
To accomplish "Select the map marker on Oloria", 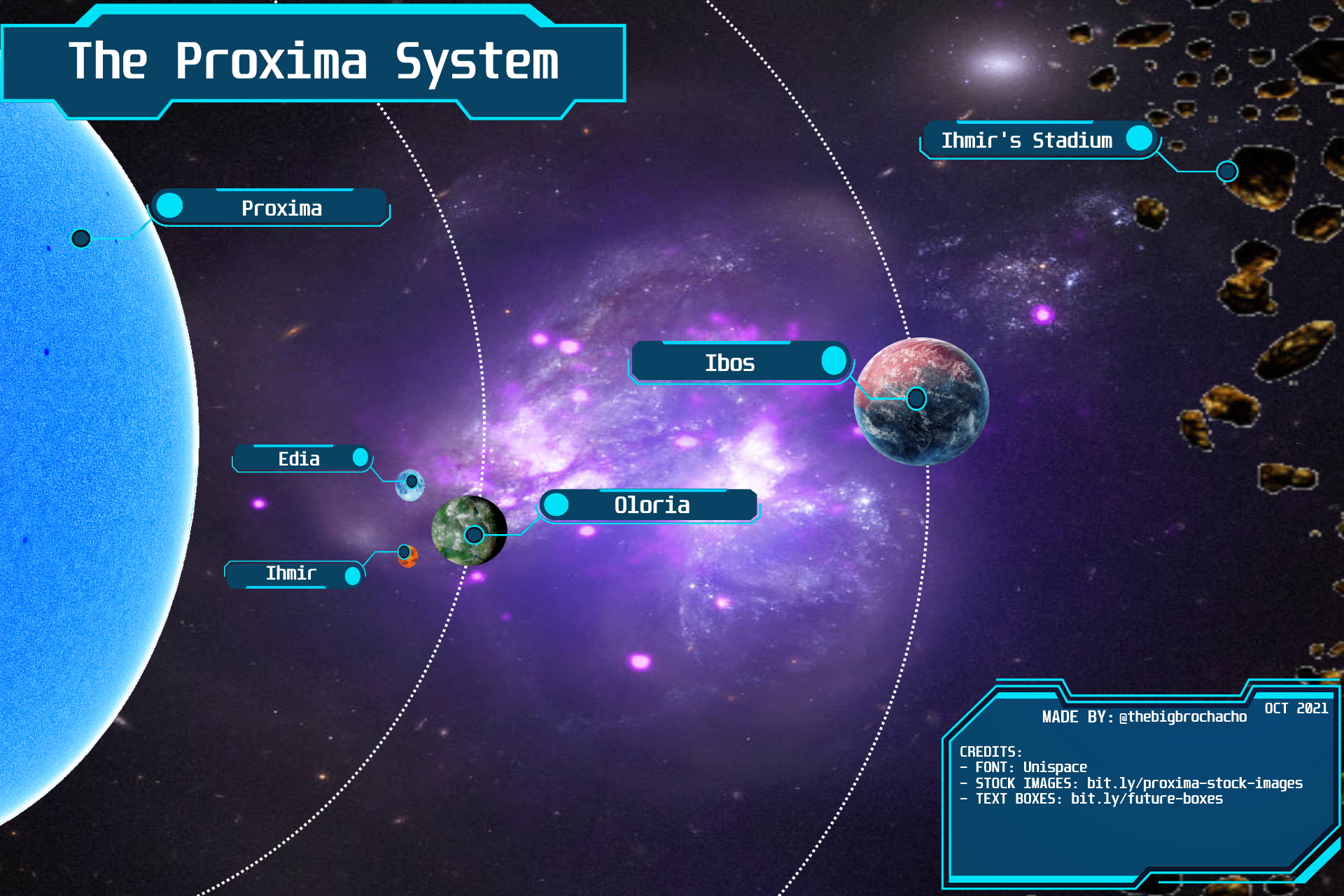I will pyautogui.click(x=474, y=535).
